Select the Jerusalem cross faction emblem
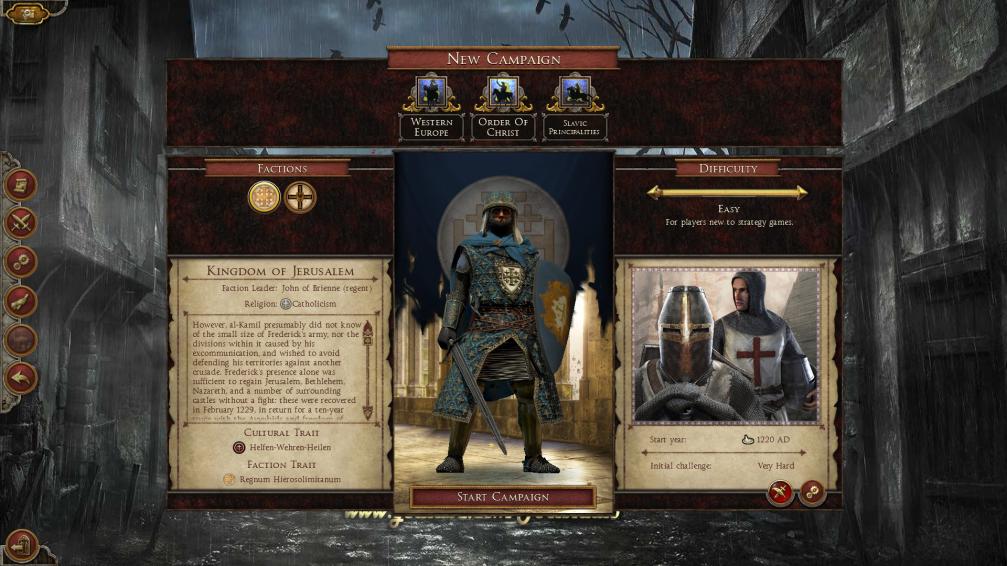The image size is (1007, 566). click(x=264, y=197)
